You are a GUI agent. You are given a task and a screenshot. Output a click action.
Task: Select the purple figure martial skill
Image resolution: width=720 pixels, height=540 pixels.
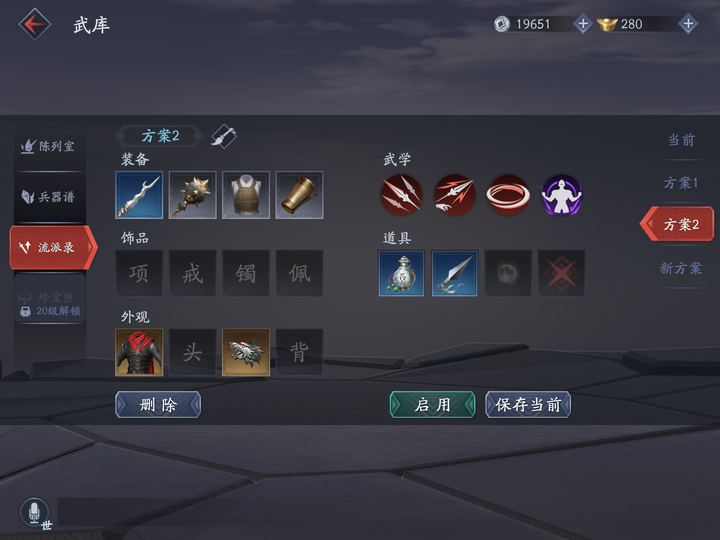[x=561, y=195]
